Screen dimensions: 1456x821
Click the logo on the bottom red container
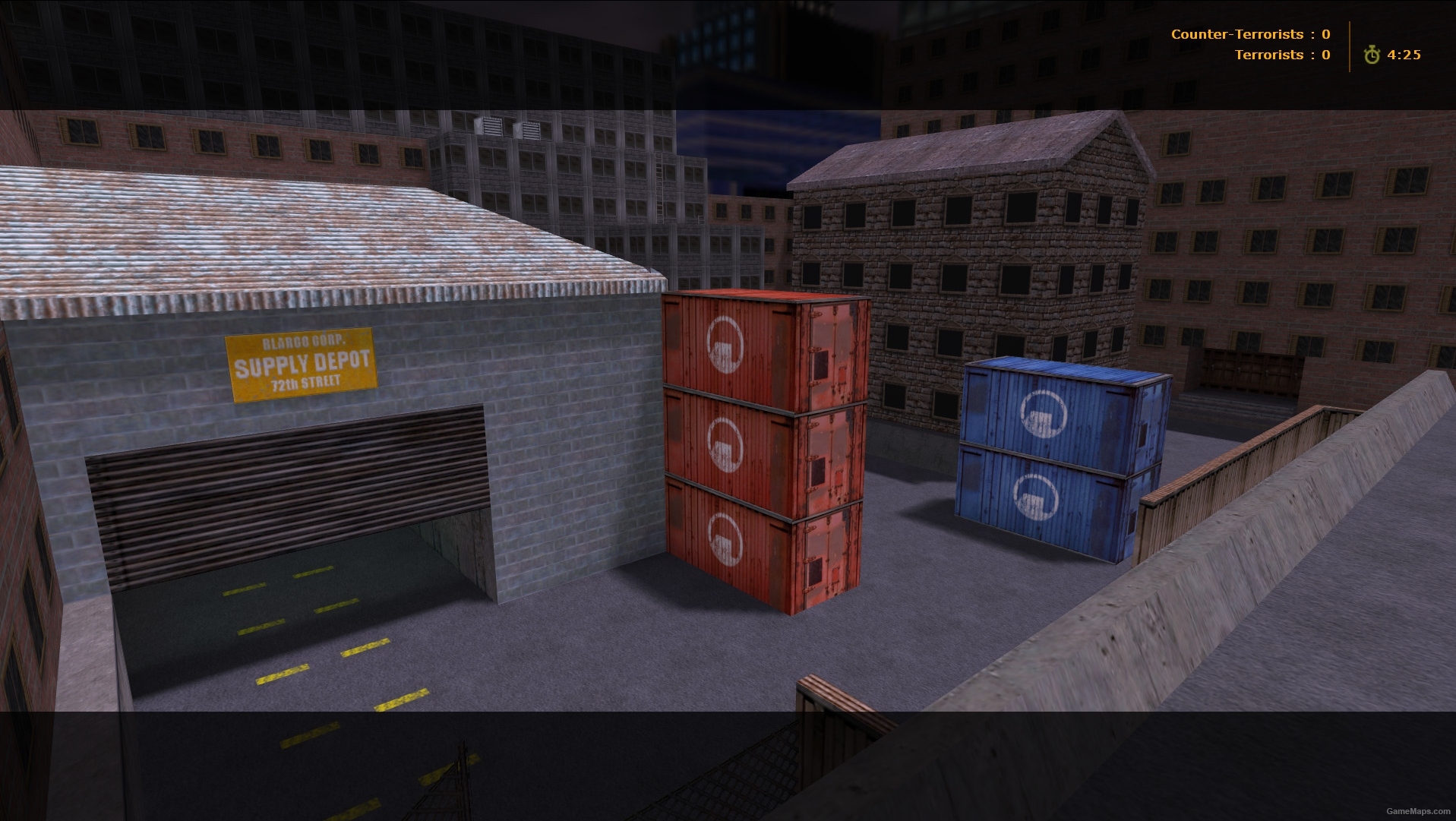click(x=724, y=540)
